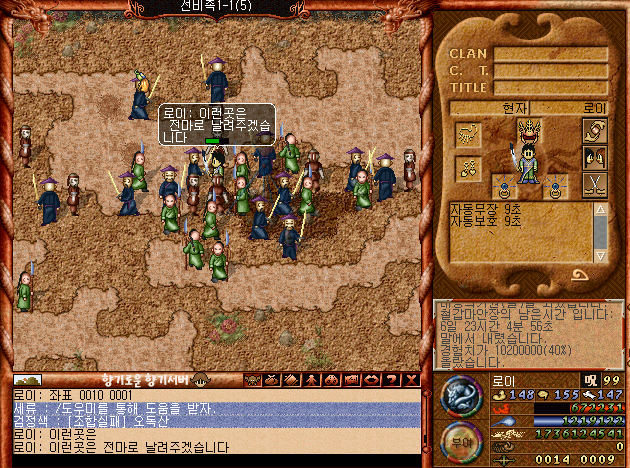Click the two faces group icon
The height and width of the screenshot is (468, 630).
coord(595,157)
